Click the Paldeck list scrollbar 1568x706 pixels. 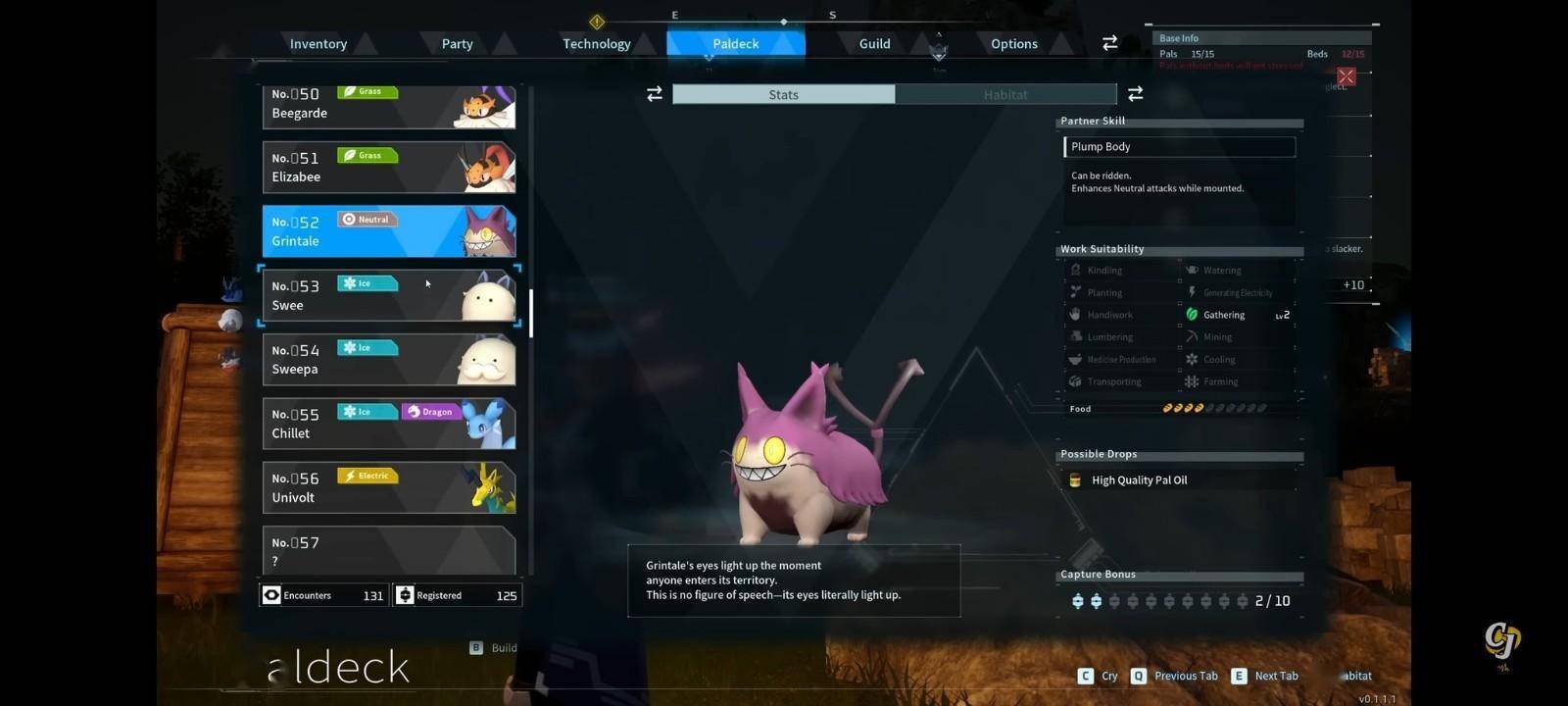tap(531, 313)
